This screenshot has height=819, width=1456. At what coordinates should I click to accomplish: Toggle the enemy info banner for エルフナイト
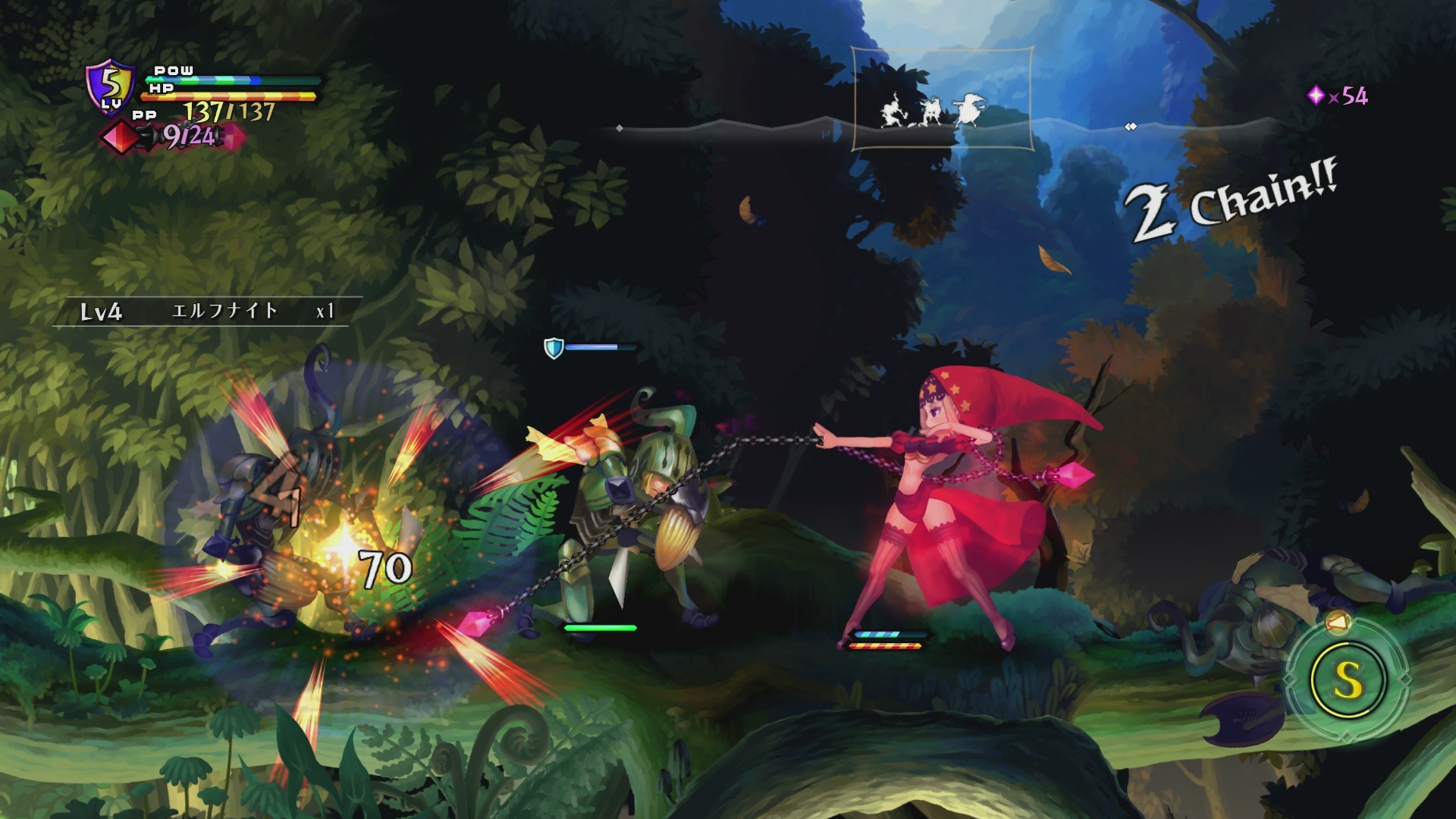tap(205, 311)
